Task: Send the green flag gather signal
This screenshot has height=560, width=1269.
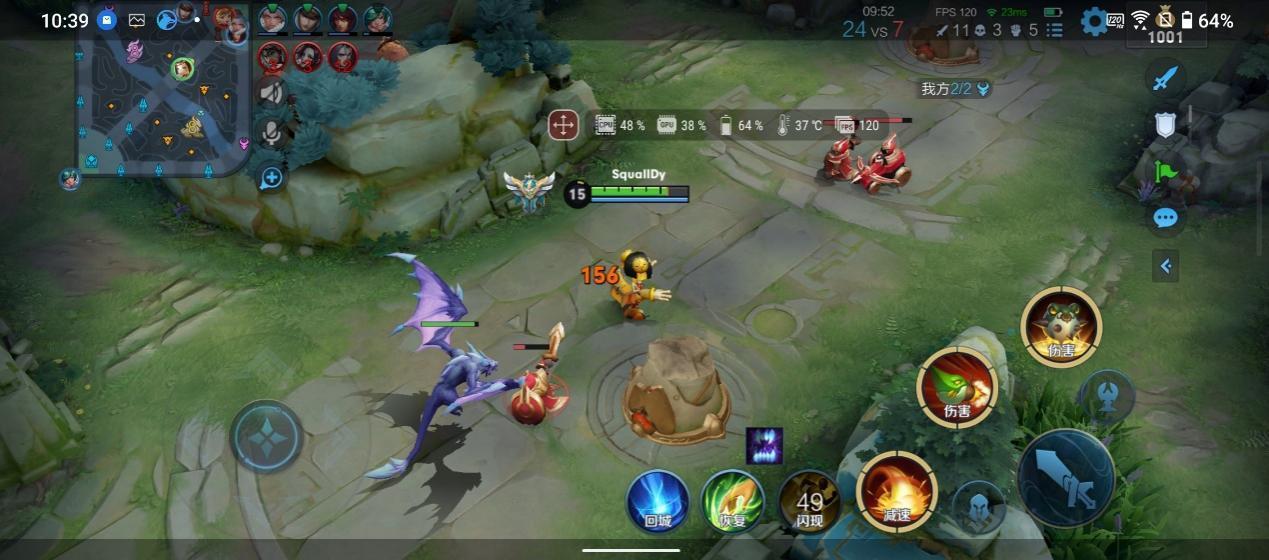Action: [1165, 171]
